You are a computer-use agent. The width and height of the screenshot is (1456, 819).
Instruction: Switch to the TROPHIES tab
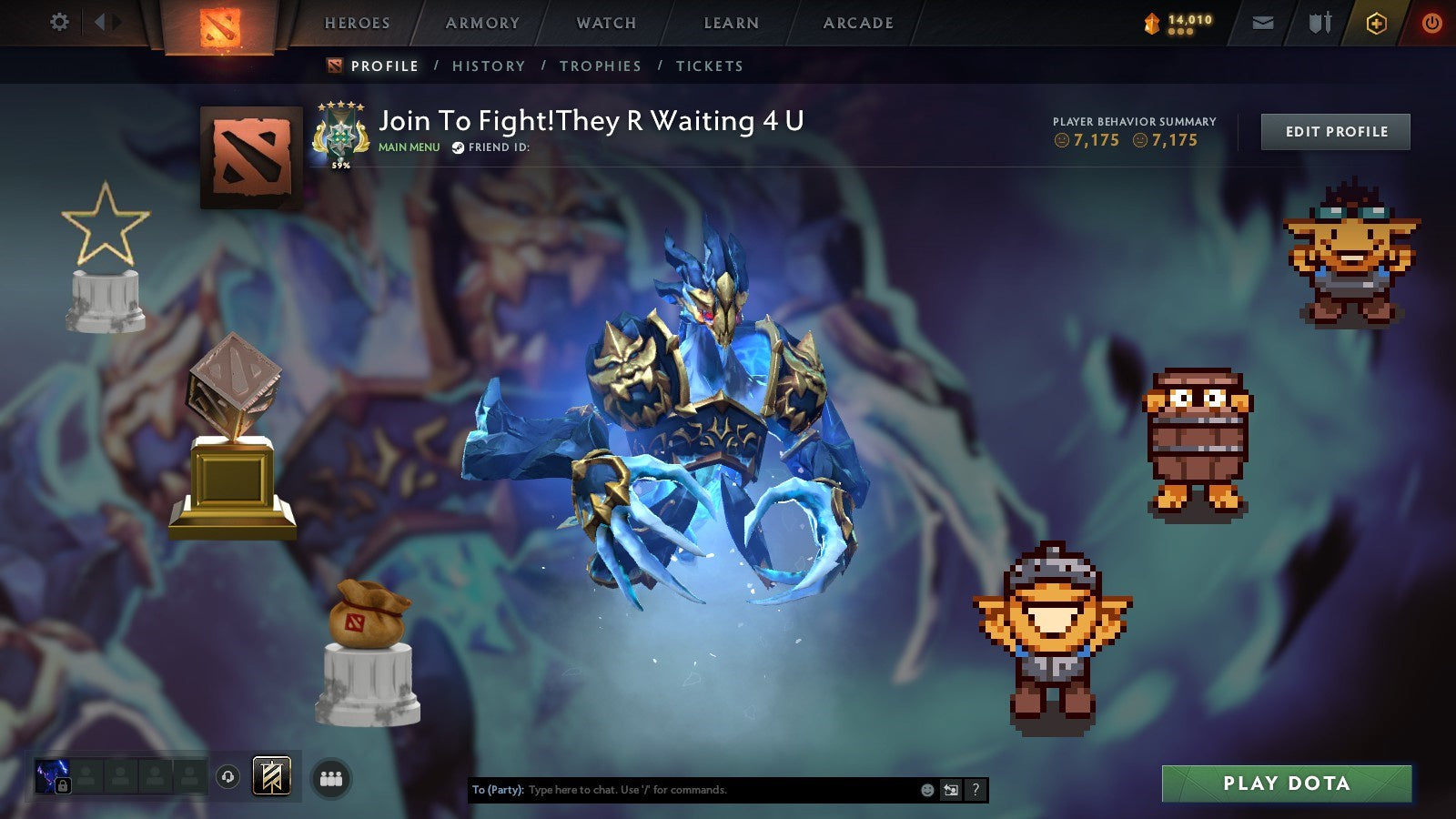pos(602,66)
